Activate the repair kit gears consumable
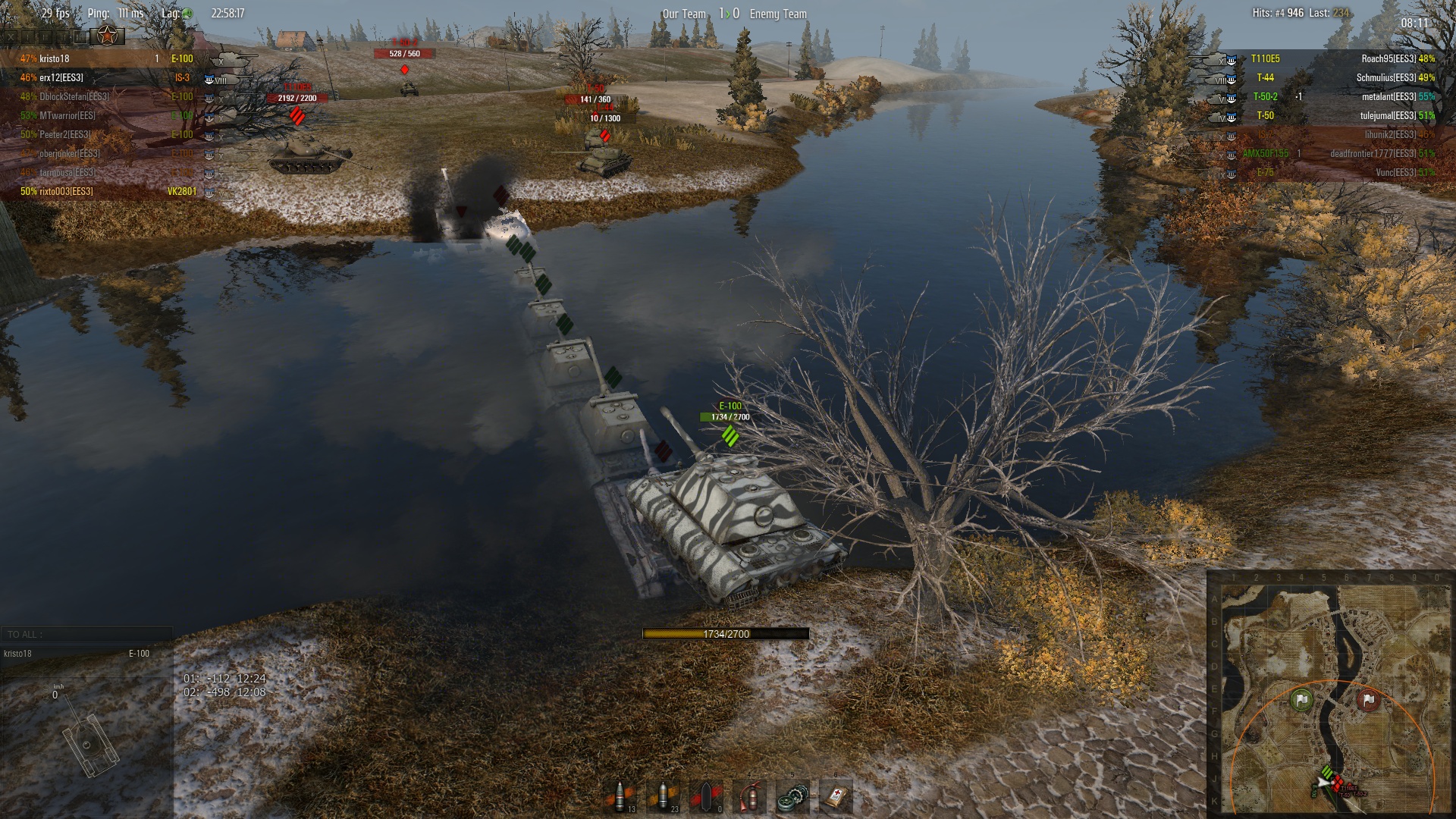The image size is (1456, 819). click(x=792, y=796)
